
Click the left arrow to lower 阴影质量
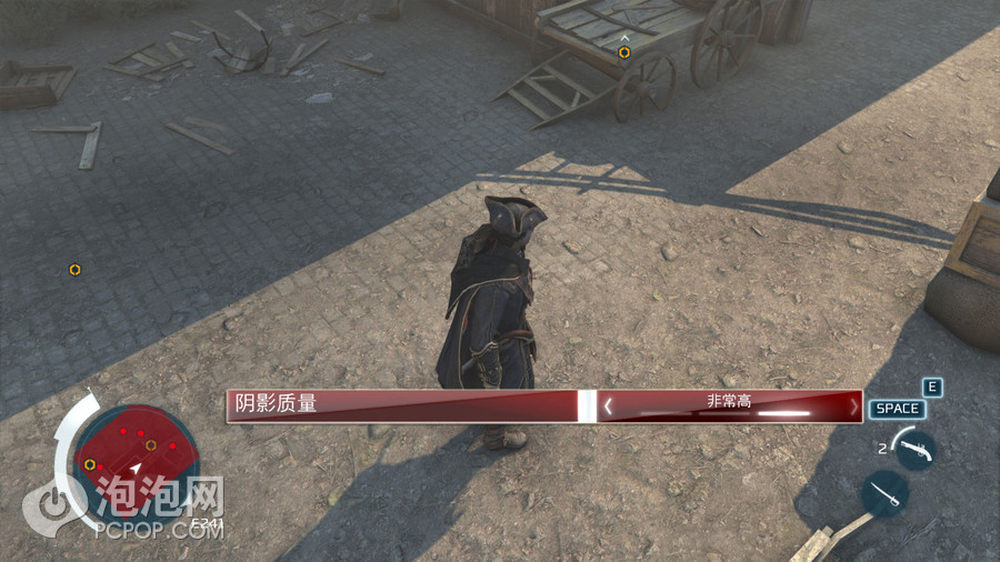click(607, 407)
